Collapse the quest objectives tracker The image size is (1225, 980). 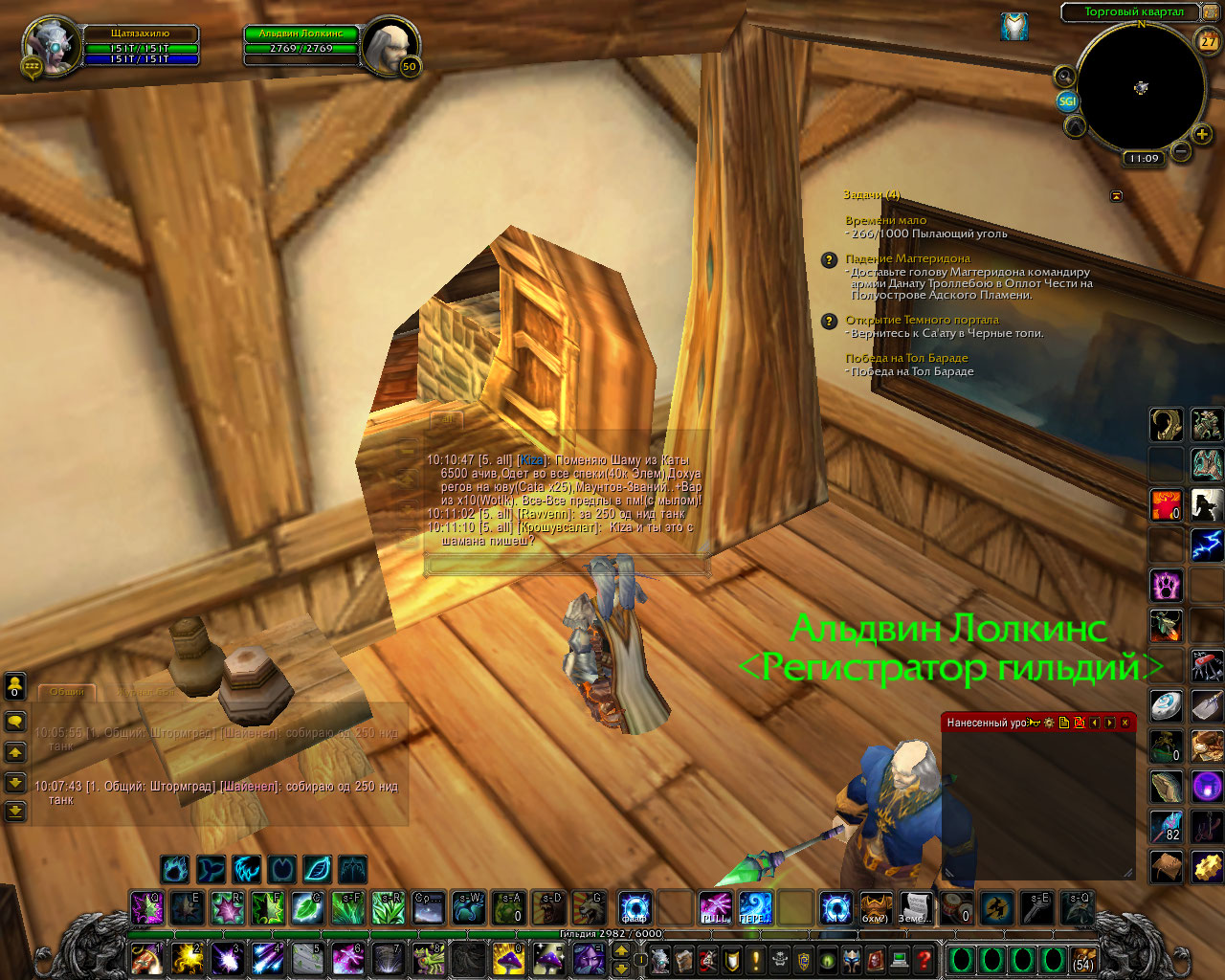tap(1116, 195)
